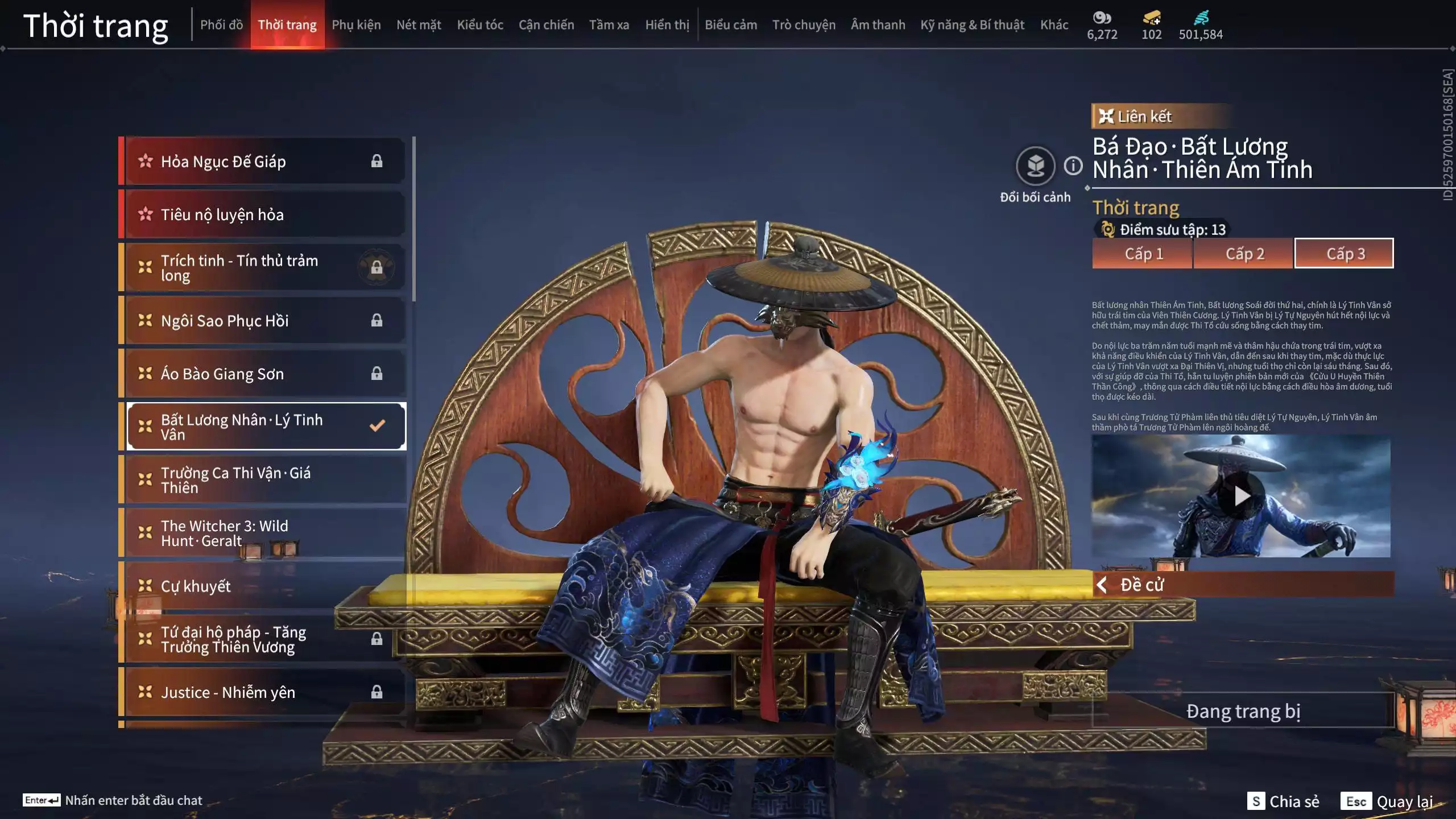1456x819 pixels.
Task: Open the Phụ kiện tab
Action: point(356,25)
